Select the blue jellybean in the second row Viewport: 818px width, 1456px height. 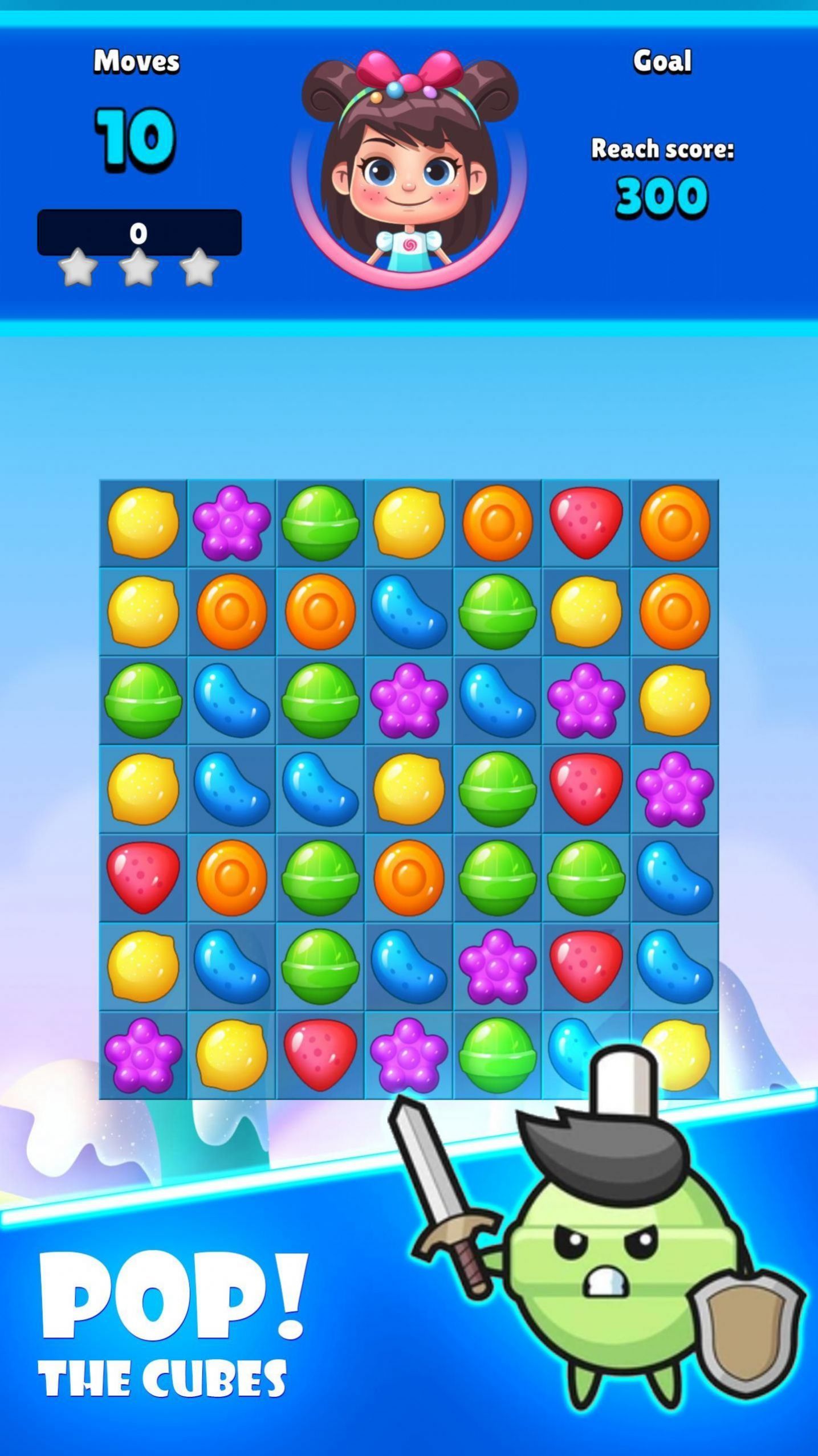click(408, 611)
